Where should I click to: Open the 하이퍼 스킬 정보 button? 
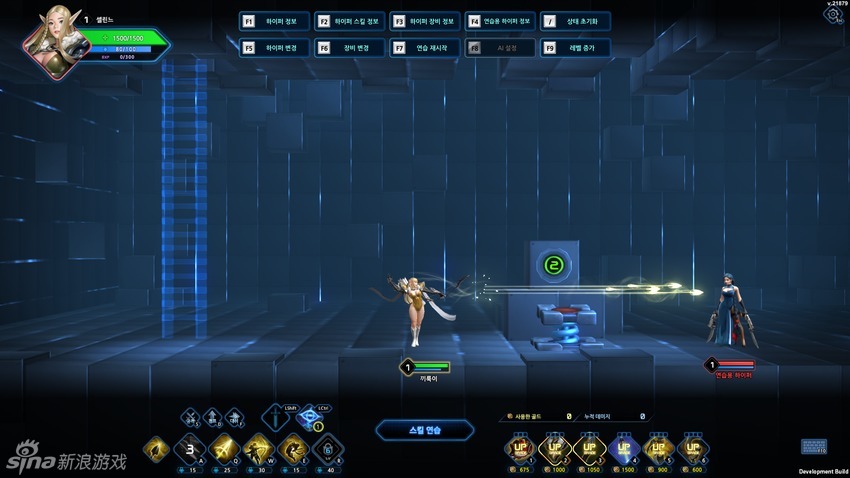point(349,21)
